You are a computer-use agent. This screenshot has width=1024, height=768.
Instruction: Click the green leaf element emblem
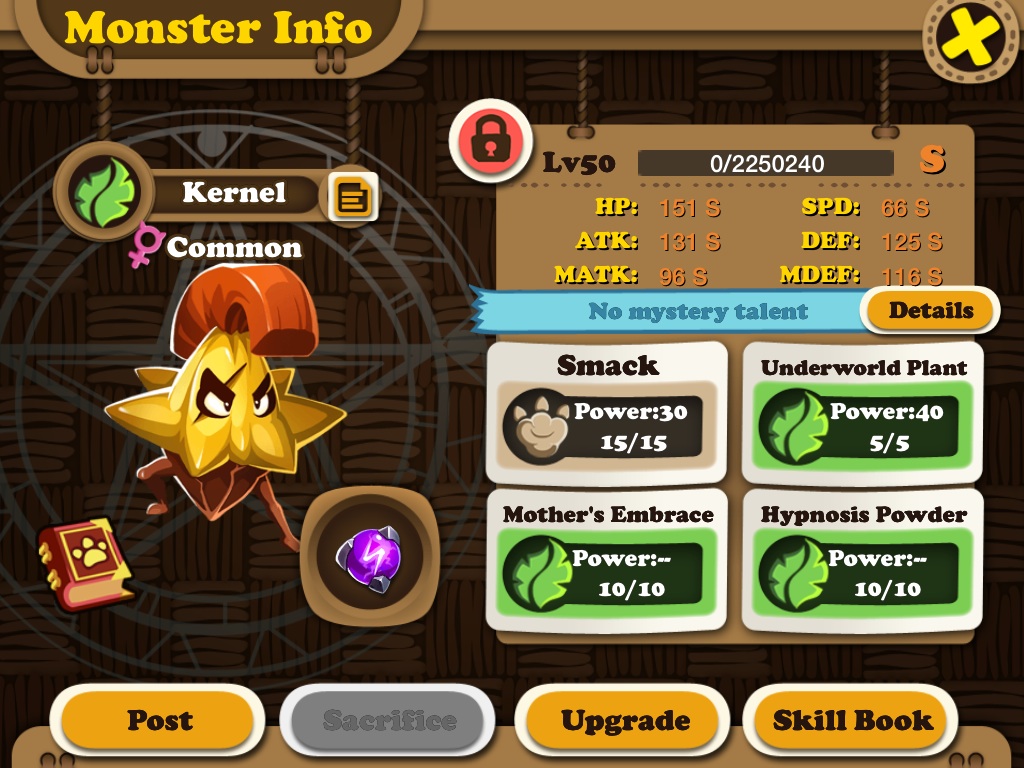(x=100, y=192)
